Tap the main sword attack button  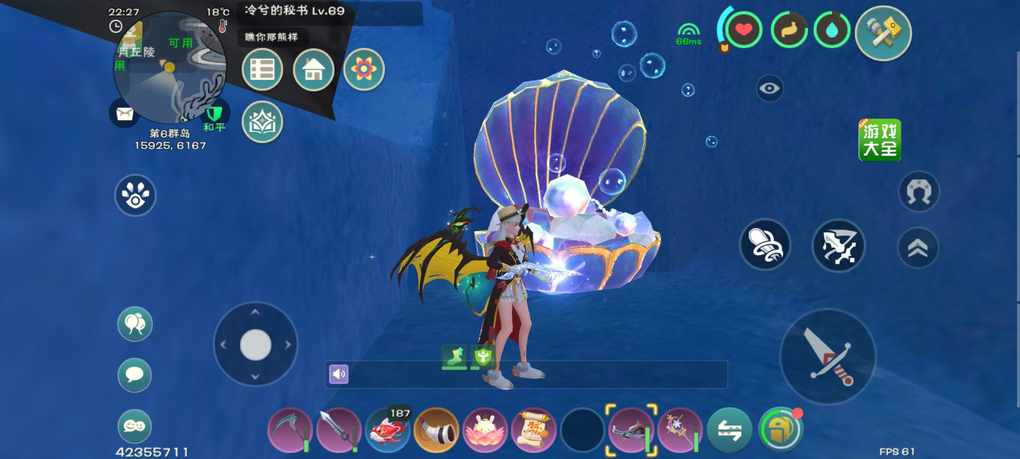coord(827,356)
